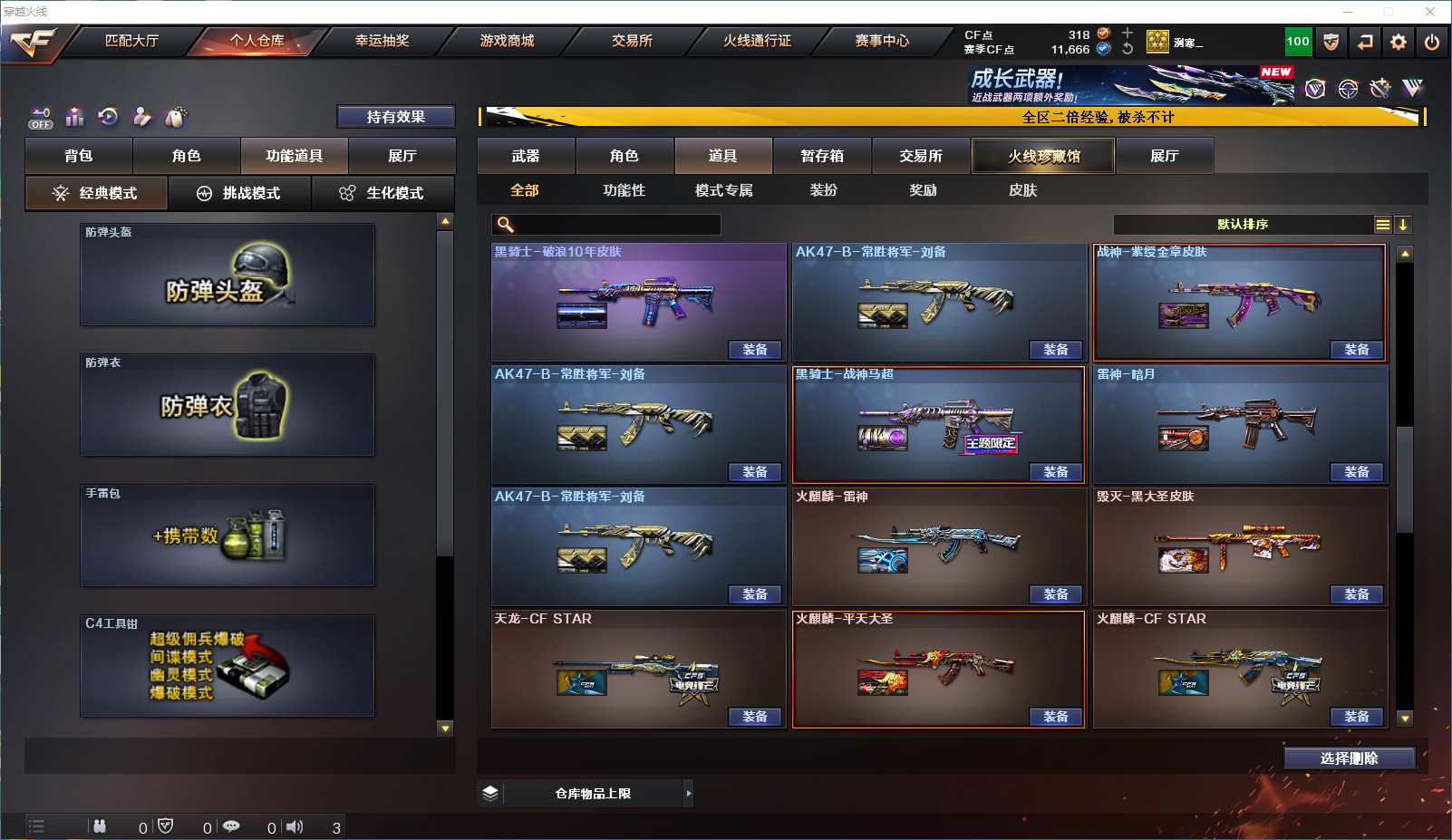Screen dimensions: 1452x840
Task: Click the 选择删除 delete button
Action: (x=1349, y=758)
